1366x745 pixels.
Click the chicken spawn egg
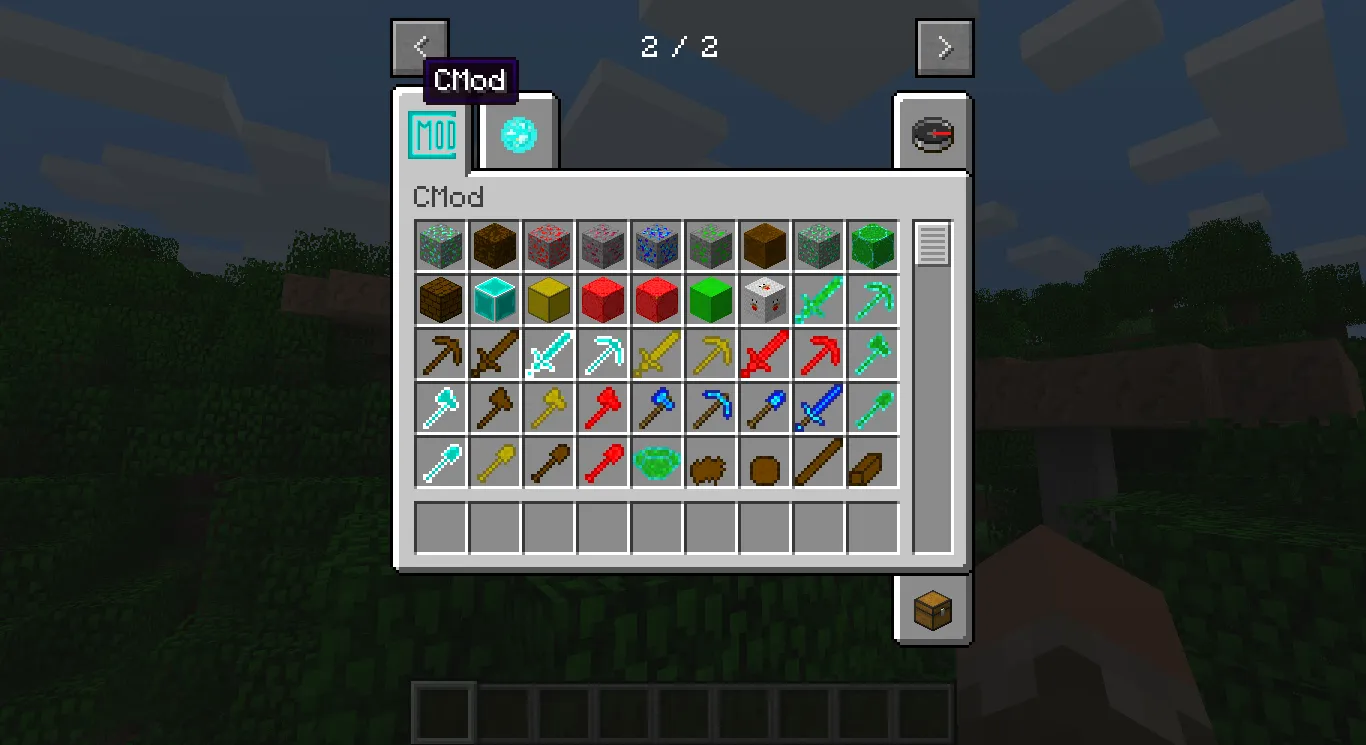click(x=765, y=299)
